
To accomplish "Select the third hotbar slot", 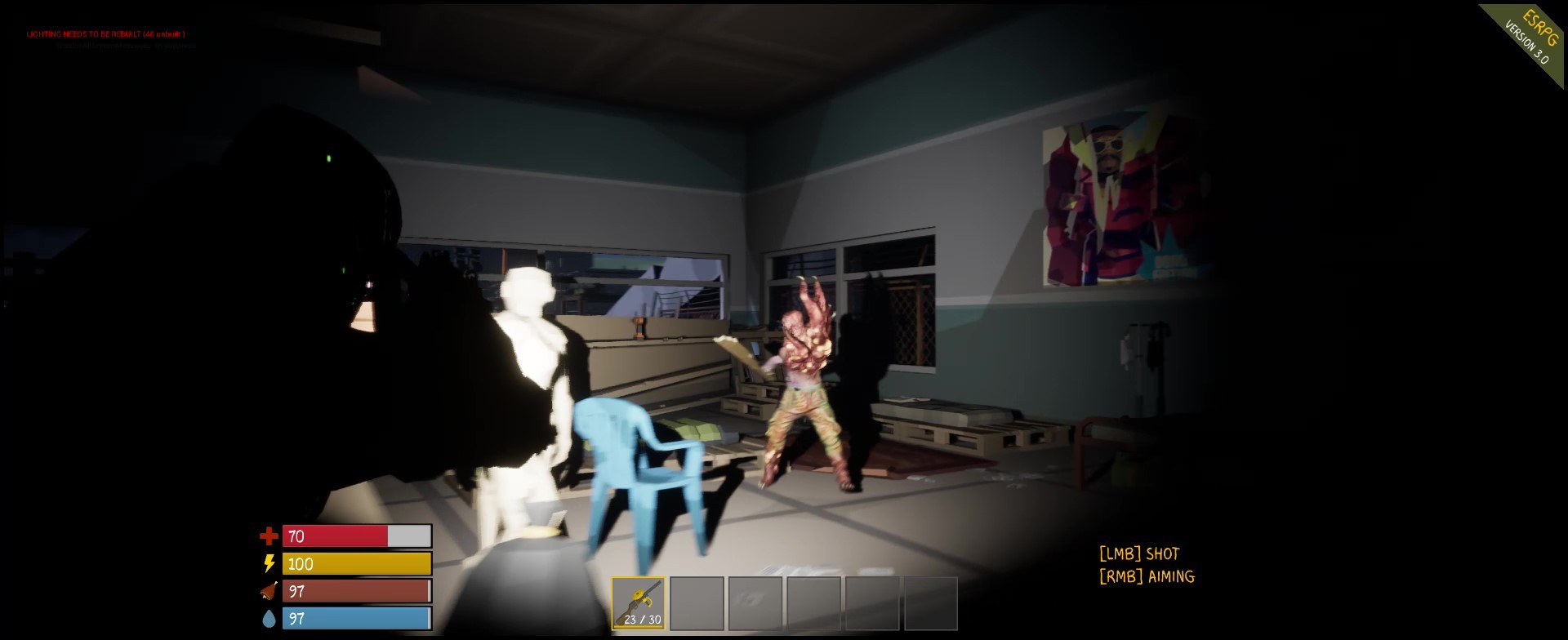I will (x=755, y=603).
